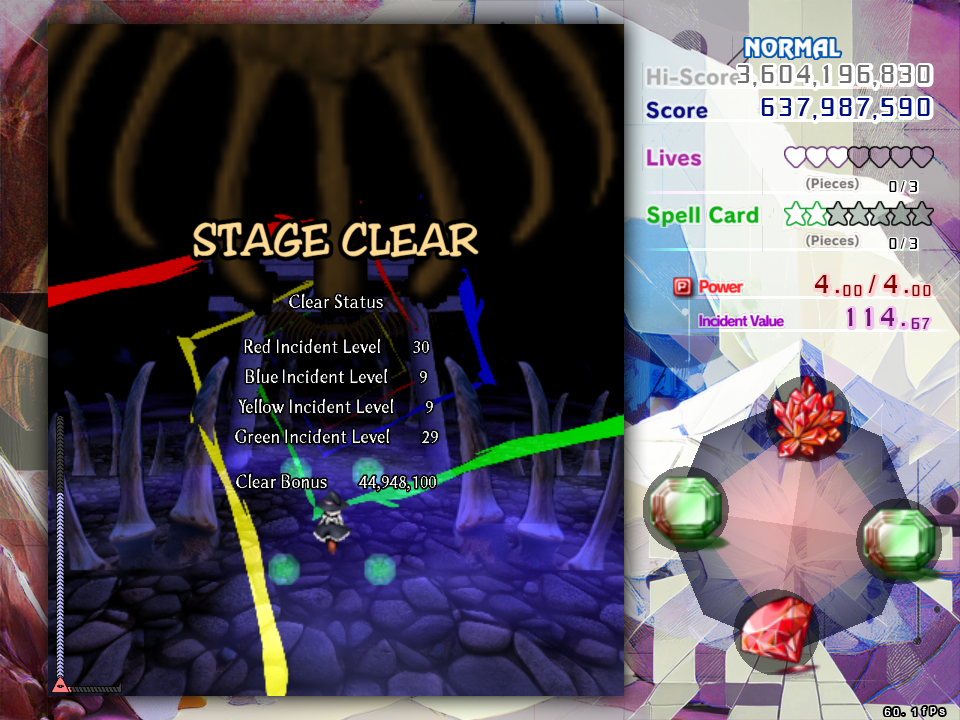The width and height of the screenshot is (960, 720).
Task: Click the red diamond gem icon
Action: click(x=777, y=631)
